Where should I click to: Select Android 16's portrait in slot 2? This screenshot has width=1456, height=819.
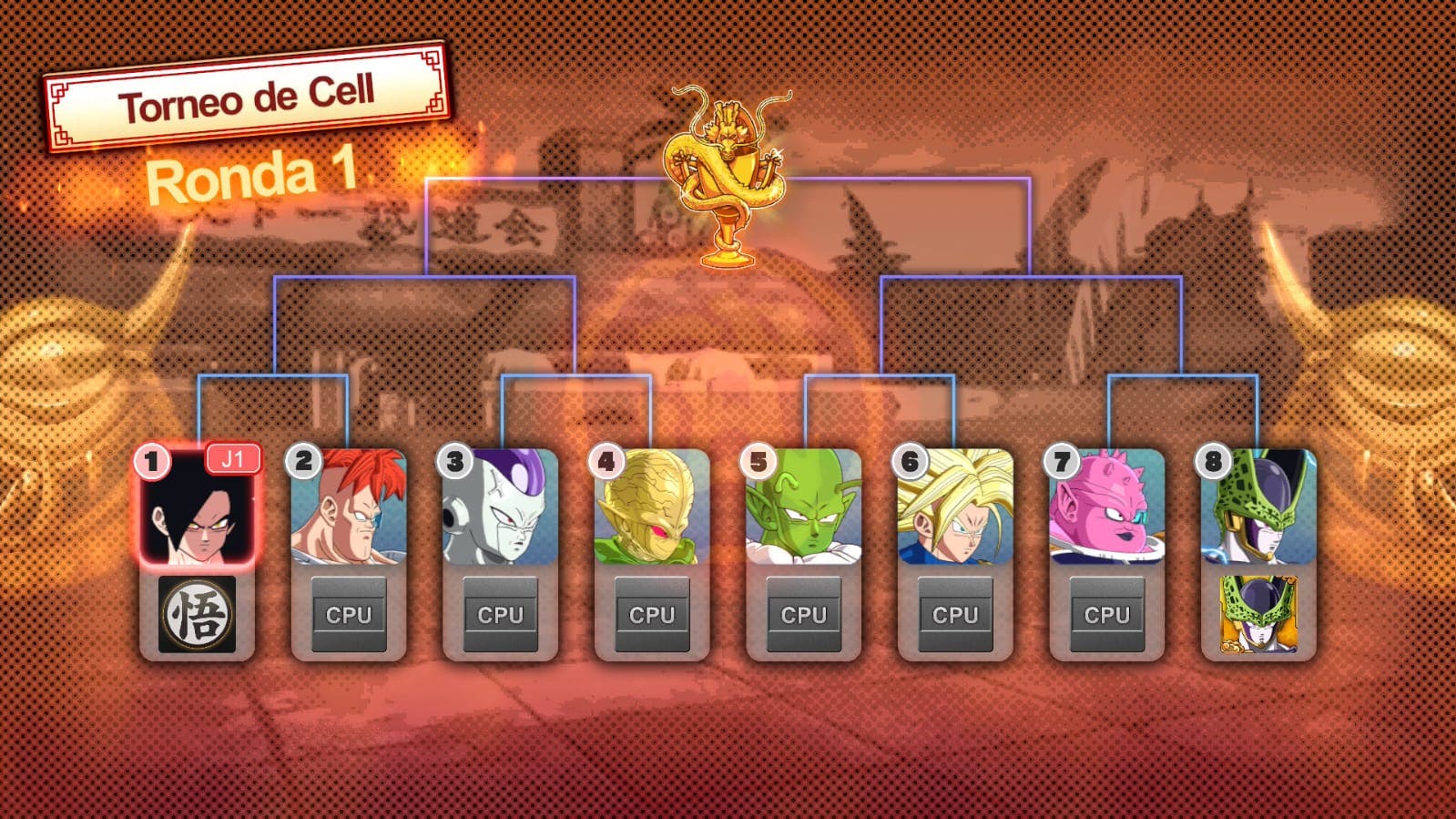point(347,506)
